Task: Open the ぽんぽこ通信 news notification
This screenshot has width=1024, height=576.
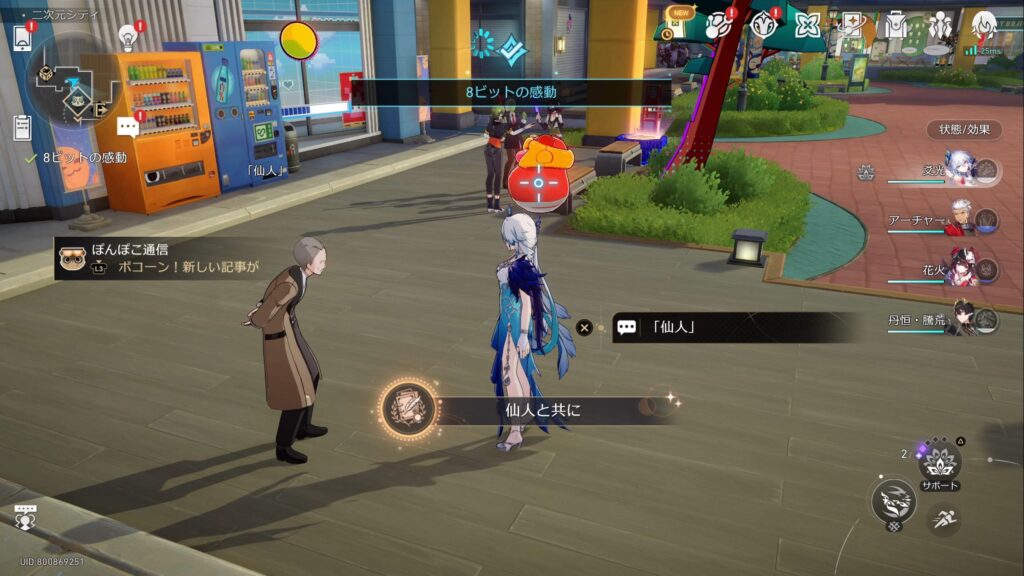Action: pyautogui.click(x=160, y=258)
